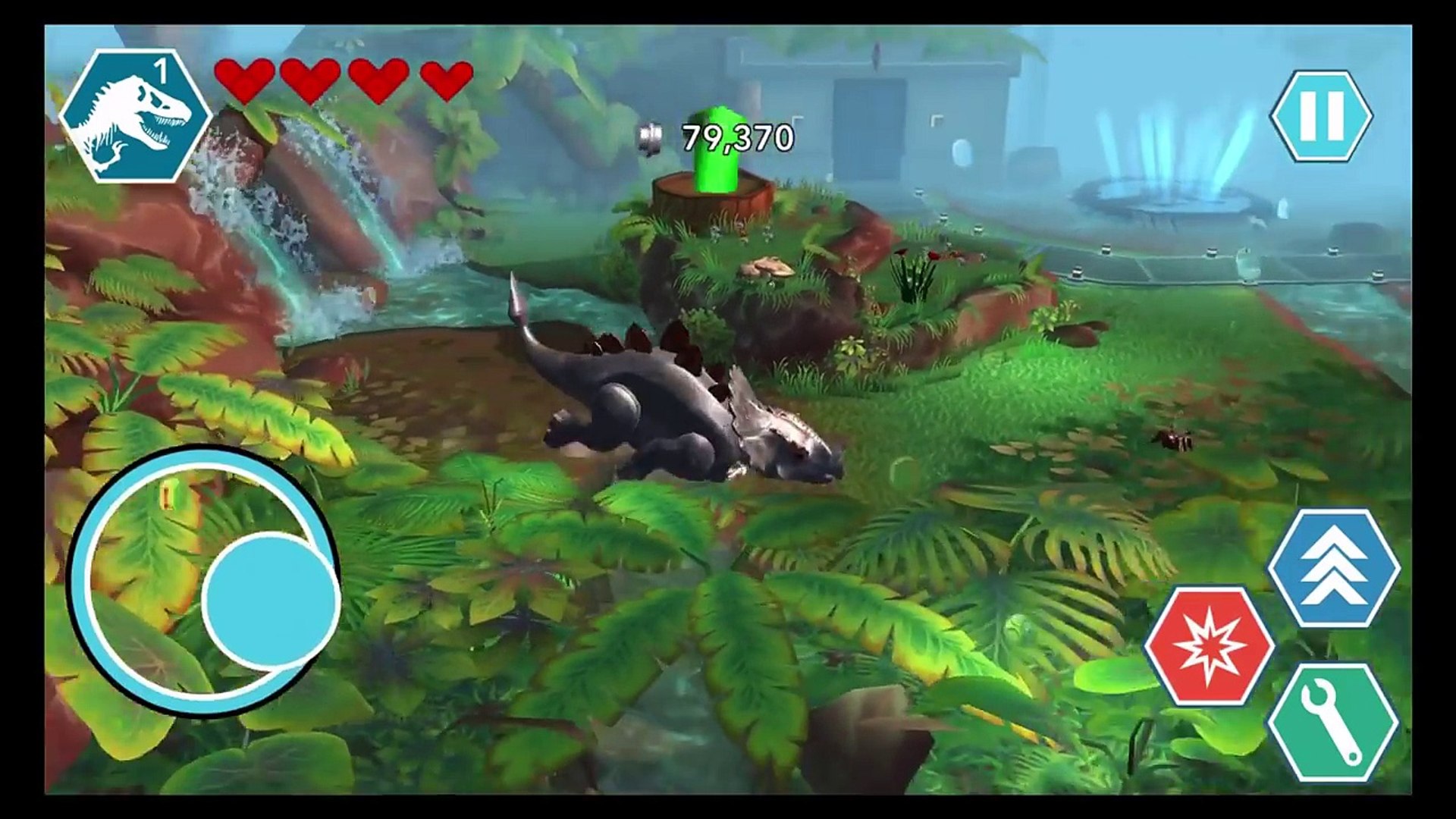Activate the blue sprint arrows button
Screen dimensions: 1456x819
1332,565
